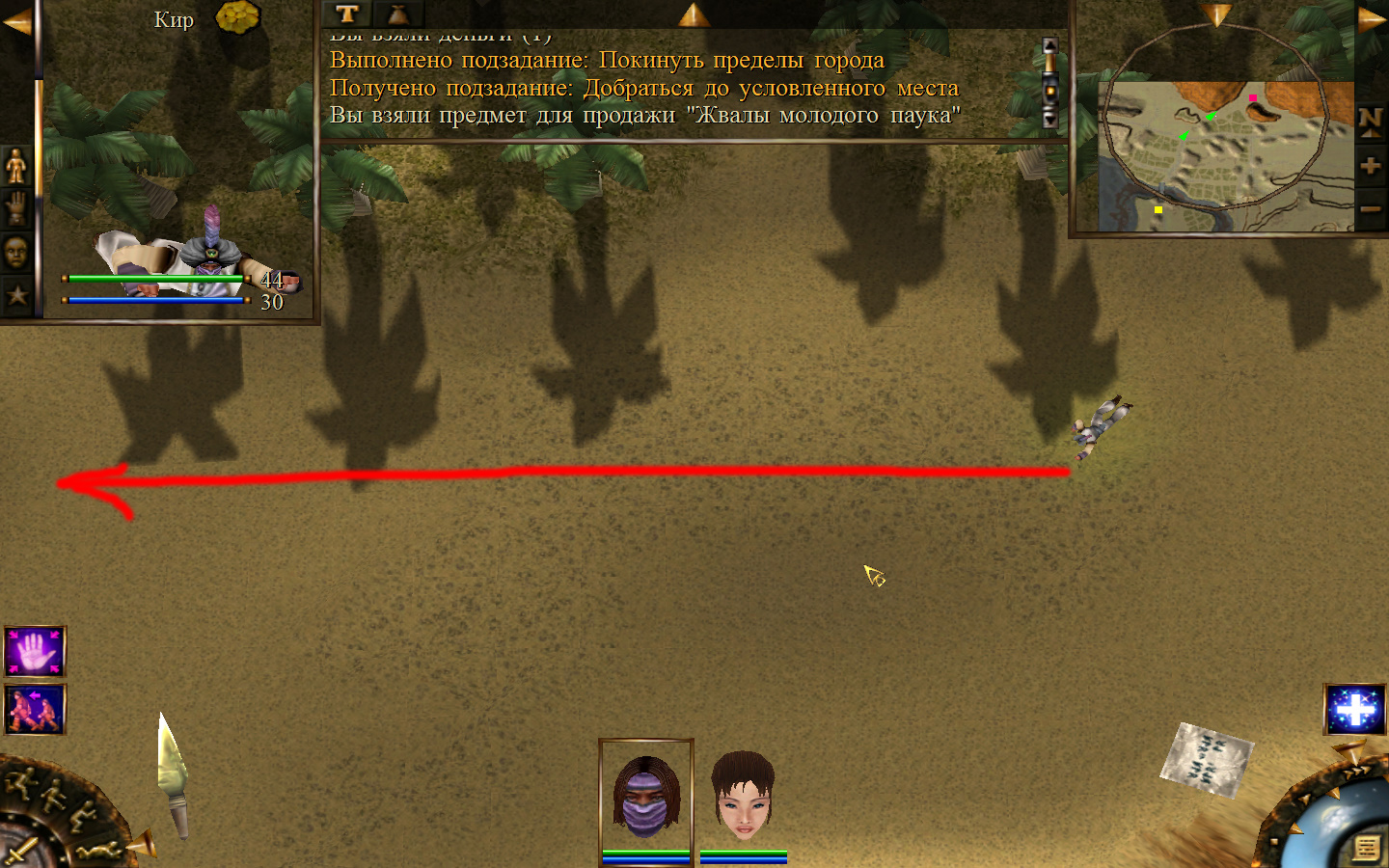The image size is (1389, 868).
Task: Click the N compass north button
Action: 1370,121
